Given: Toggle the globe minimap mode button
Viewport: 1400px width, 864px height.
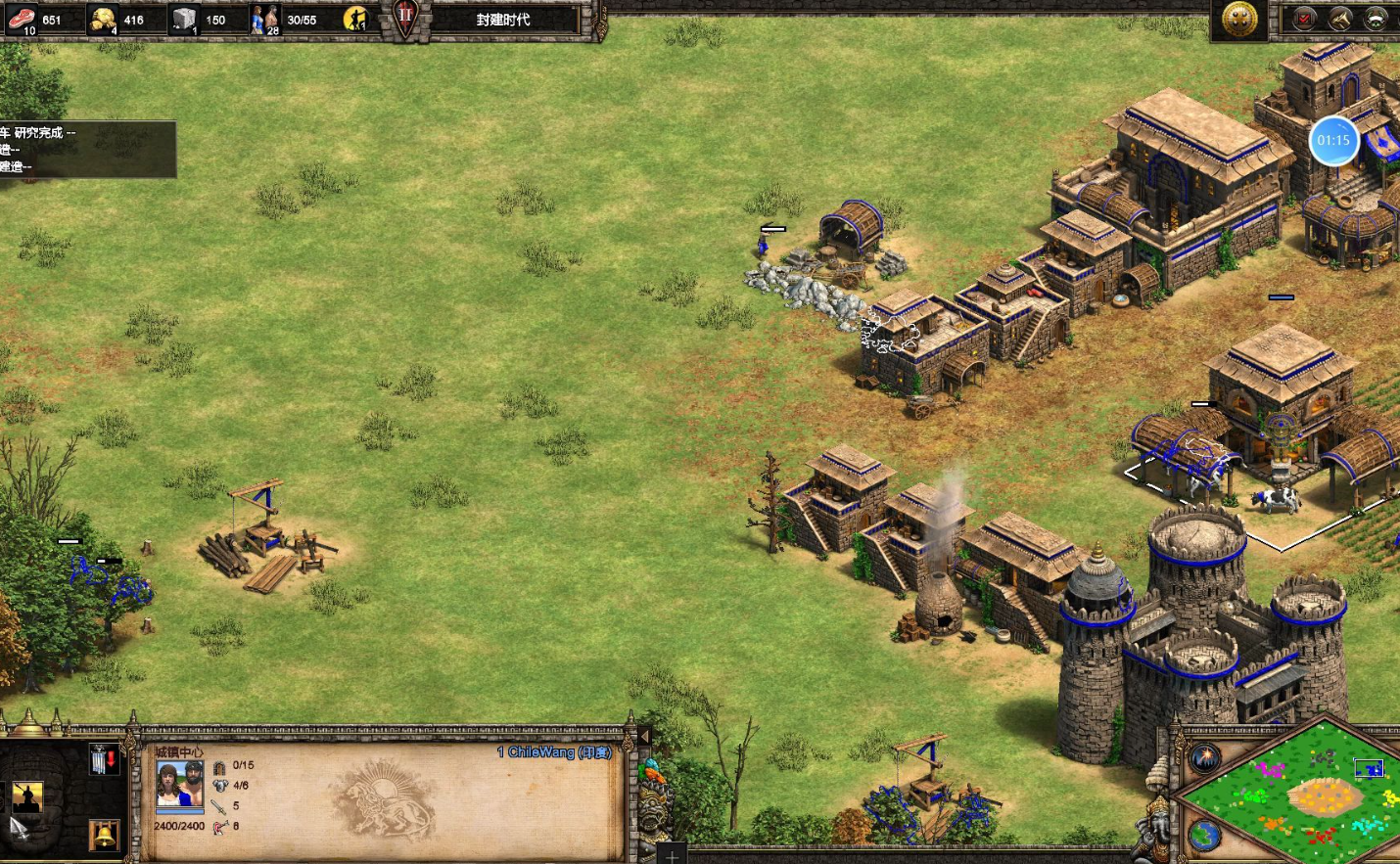Looking at the screenshot, I should coord(1204,836).
